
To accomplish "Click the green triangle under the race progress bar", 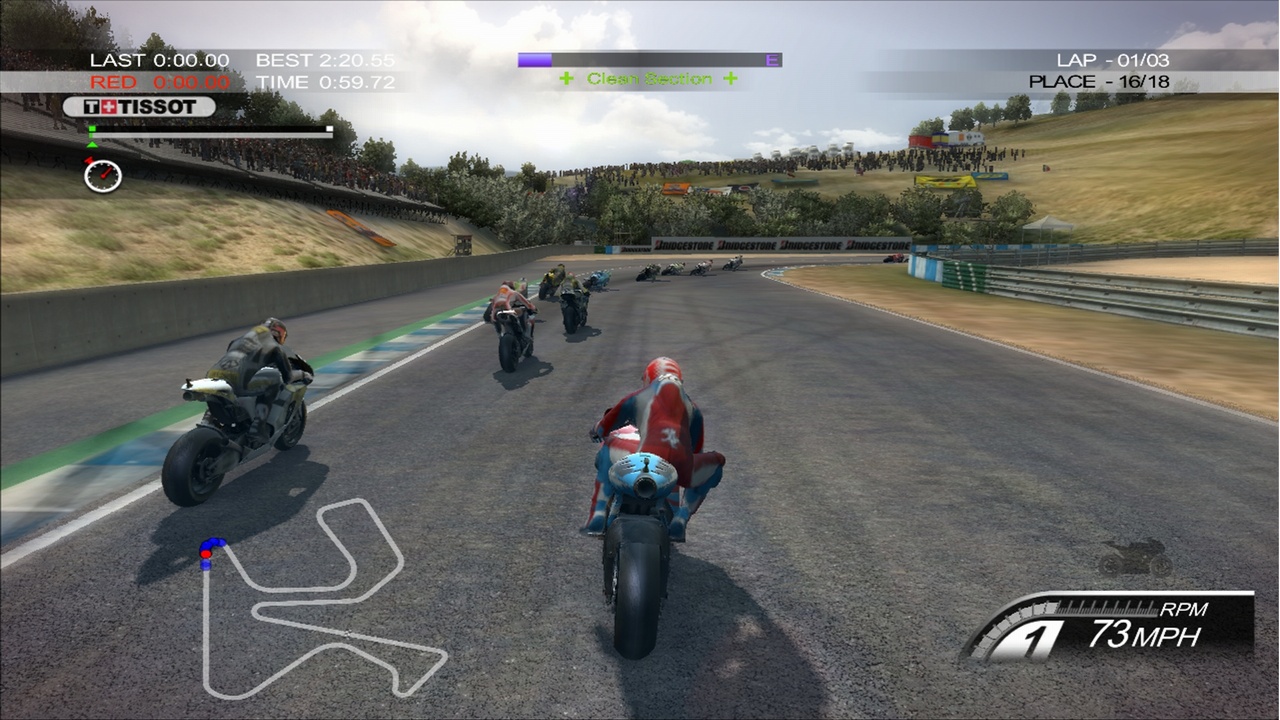I will [93, 146].
